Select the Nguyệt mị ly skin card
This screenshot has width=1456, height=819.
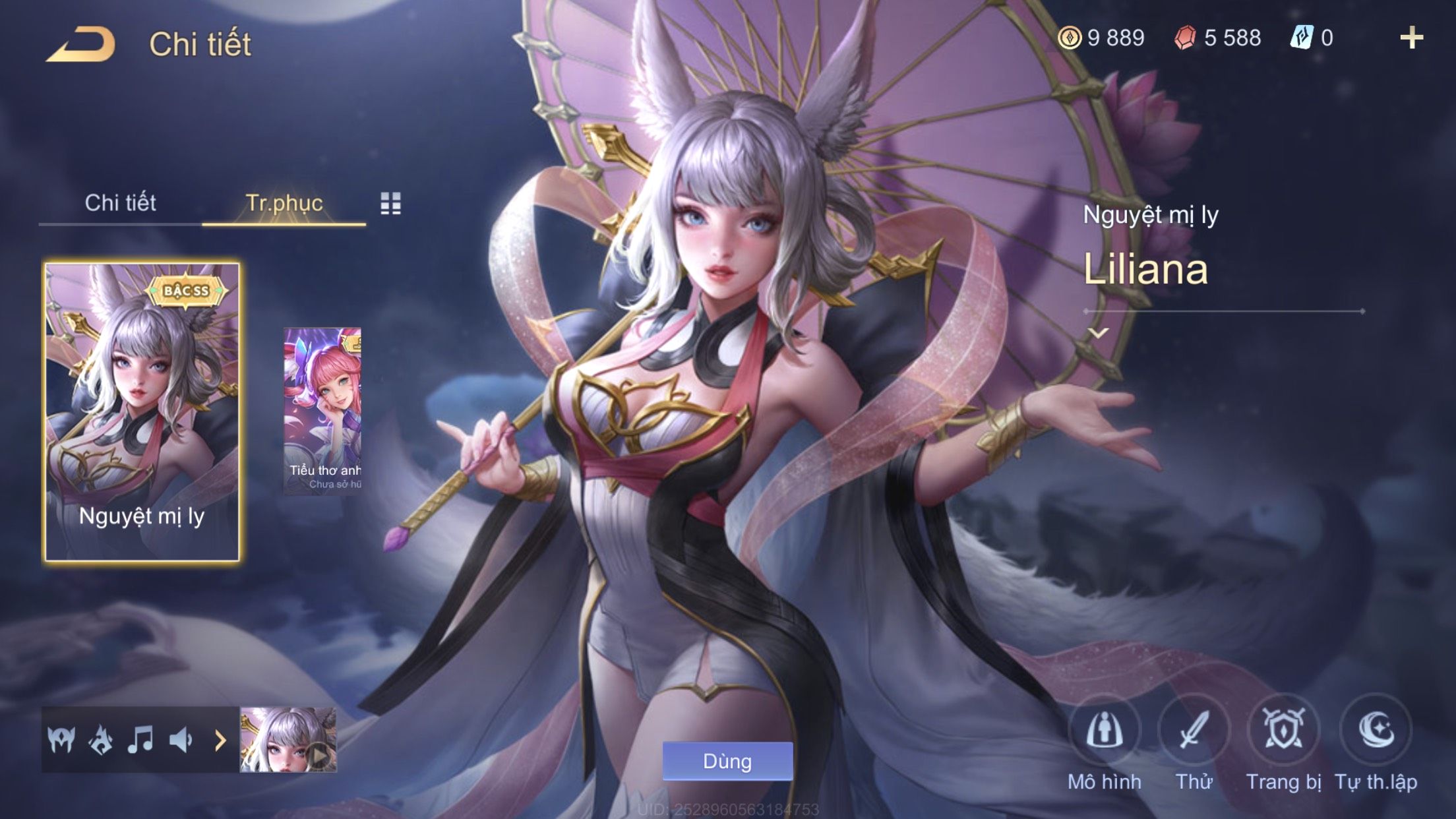142,412
